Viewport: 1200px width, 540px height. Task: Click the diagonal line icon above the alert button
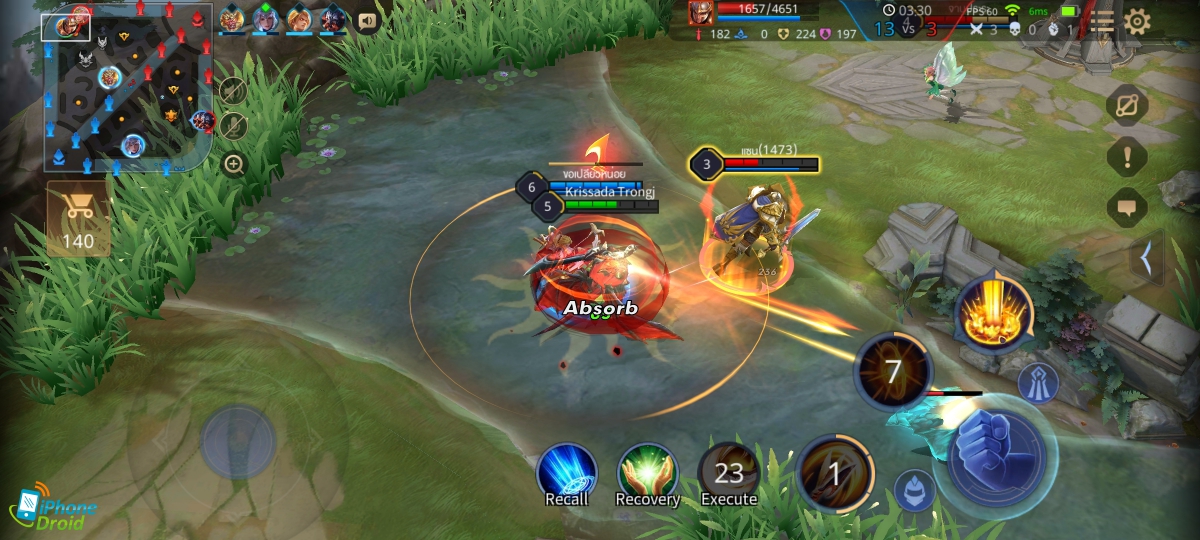[x=1127, y=104]
